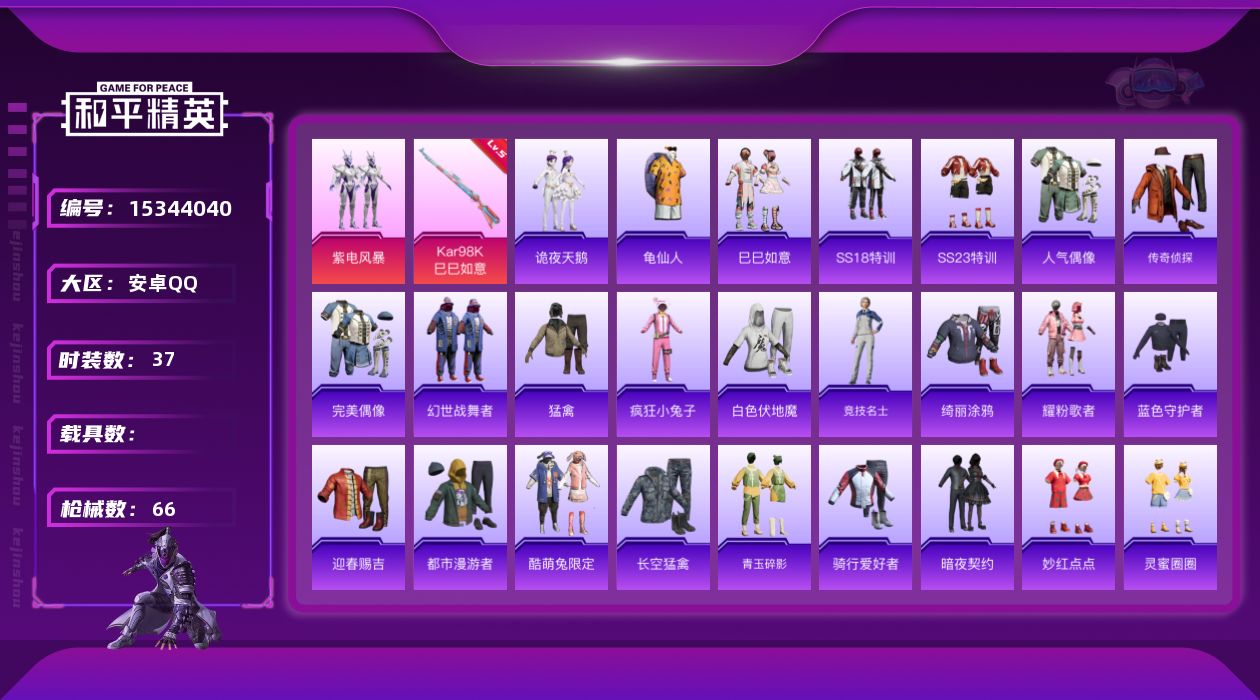Select the 酷萌兔限定 outfit tile
This screenshot has width=1260, height=700.
tap(561, 517)
